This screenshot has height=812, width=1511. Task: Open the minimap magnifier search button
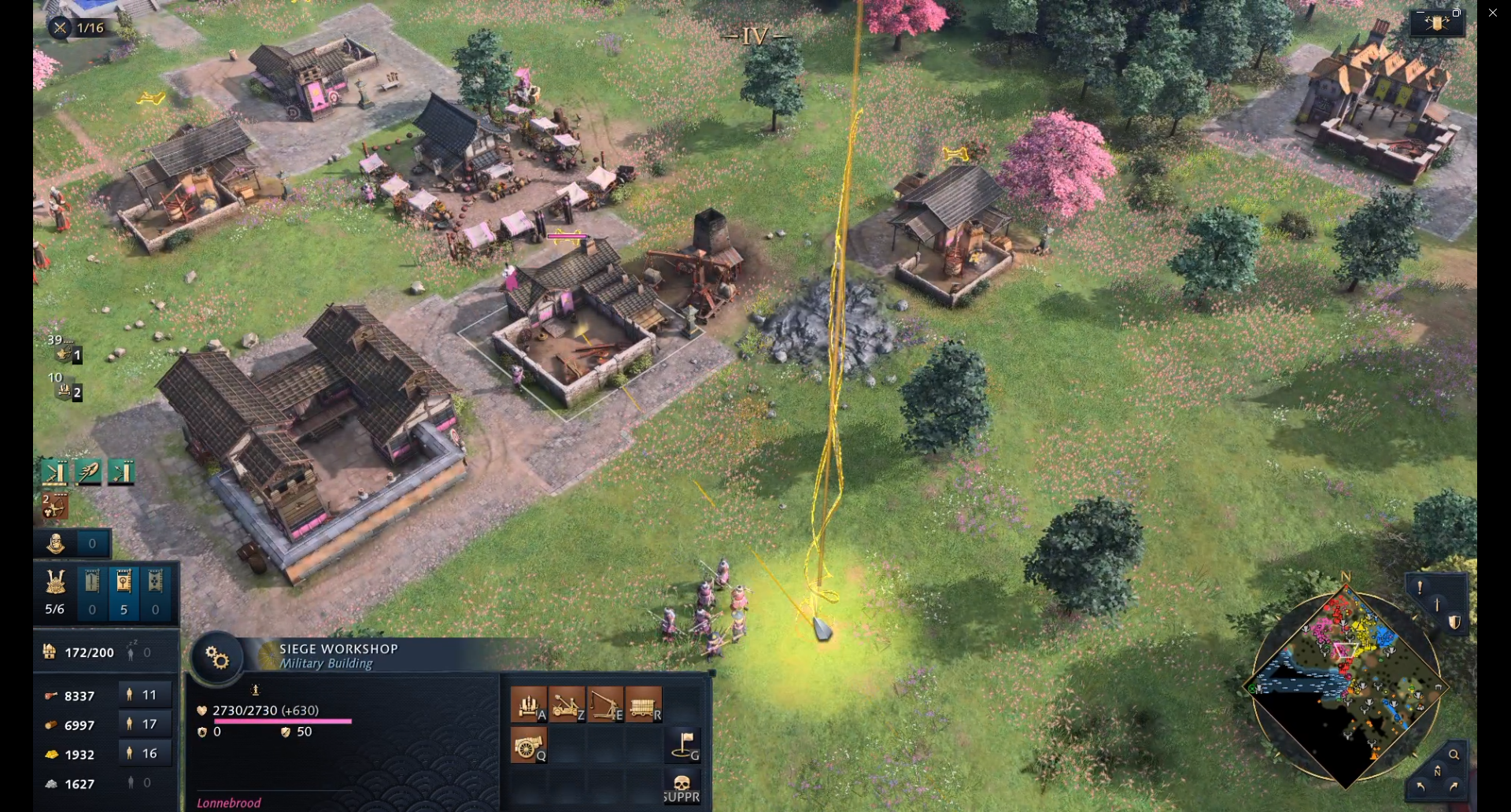tap(1454, 754)
